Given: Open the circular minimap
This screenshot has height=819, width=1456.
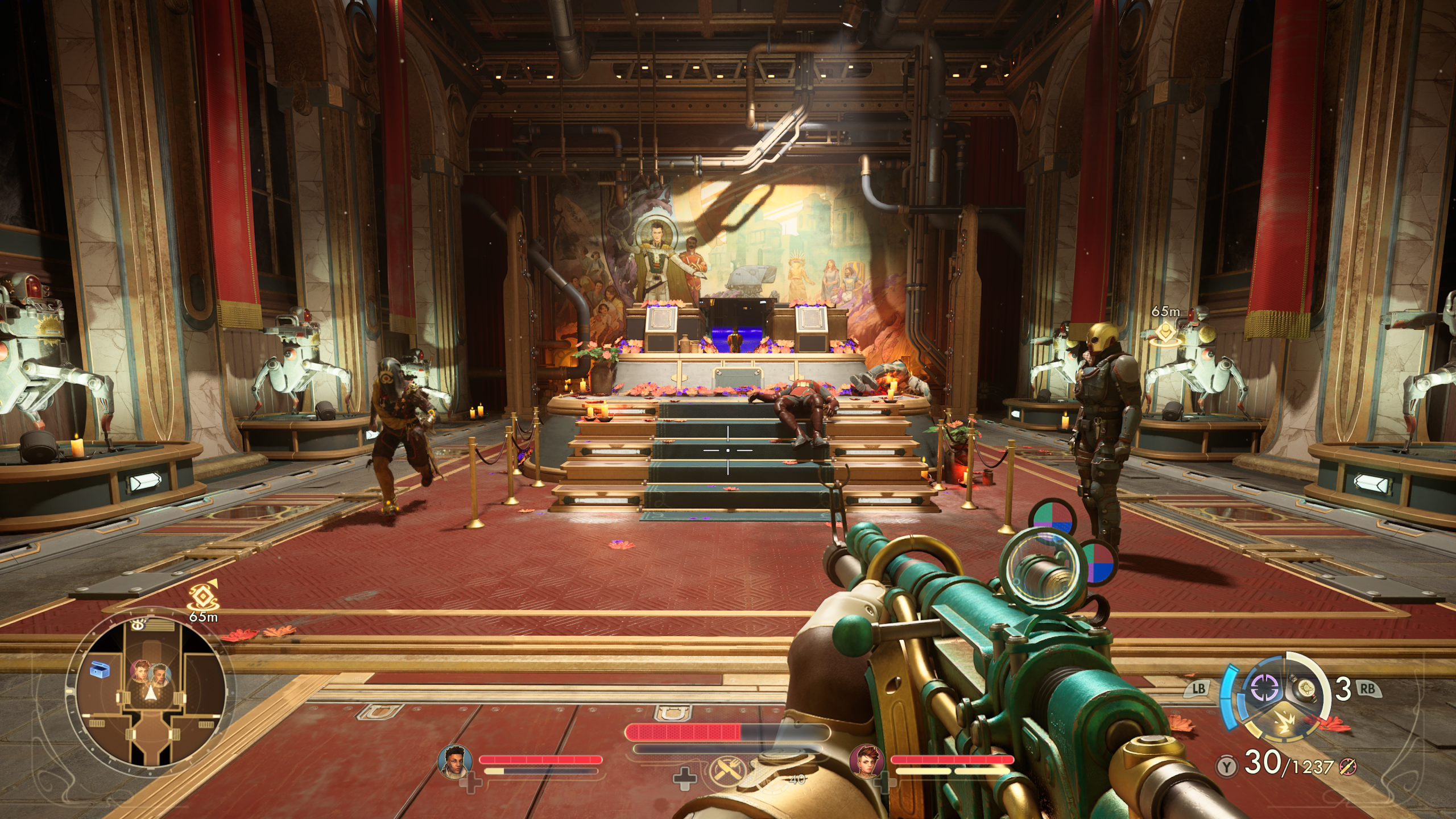Looking at the screenshot, I should coord(147,692).
